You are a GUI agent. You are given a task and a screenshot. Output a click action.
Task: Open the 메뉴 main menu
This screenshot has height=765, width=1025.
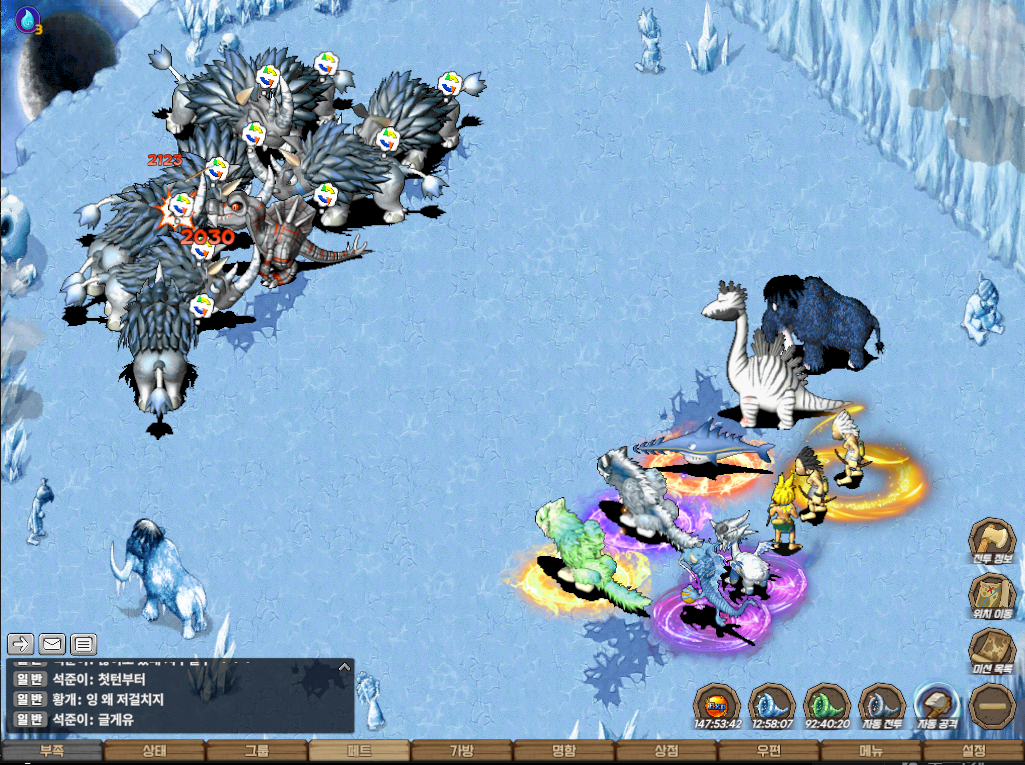pos(870,752)
